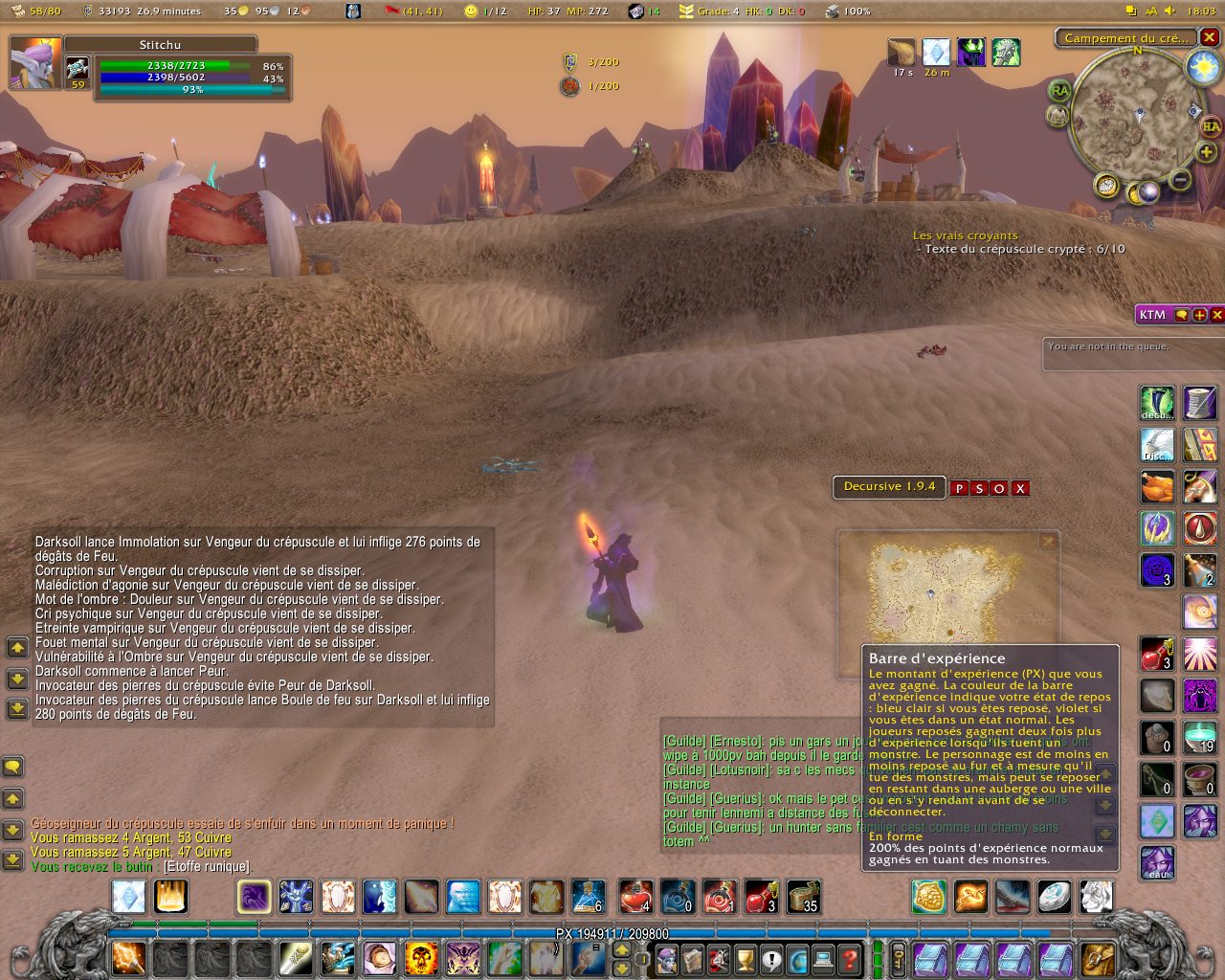Viewport: 1225px width, 980px height.
Task: Use the roast chicken food item
Action: click(1157, 487)
